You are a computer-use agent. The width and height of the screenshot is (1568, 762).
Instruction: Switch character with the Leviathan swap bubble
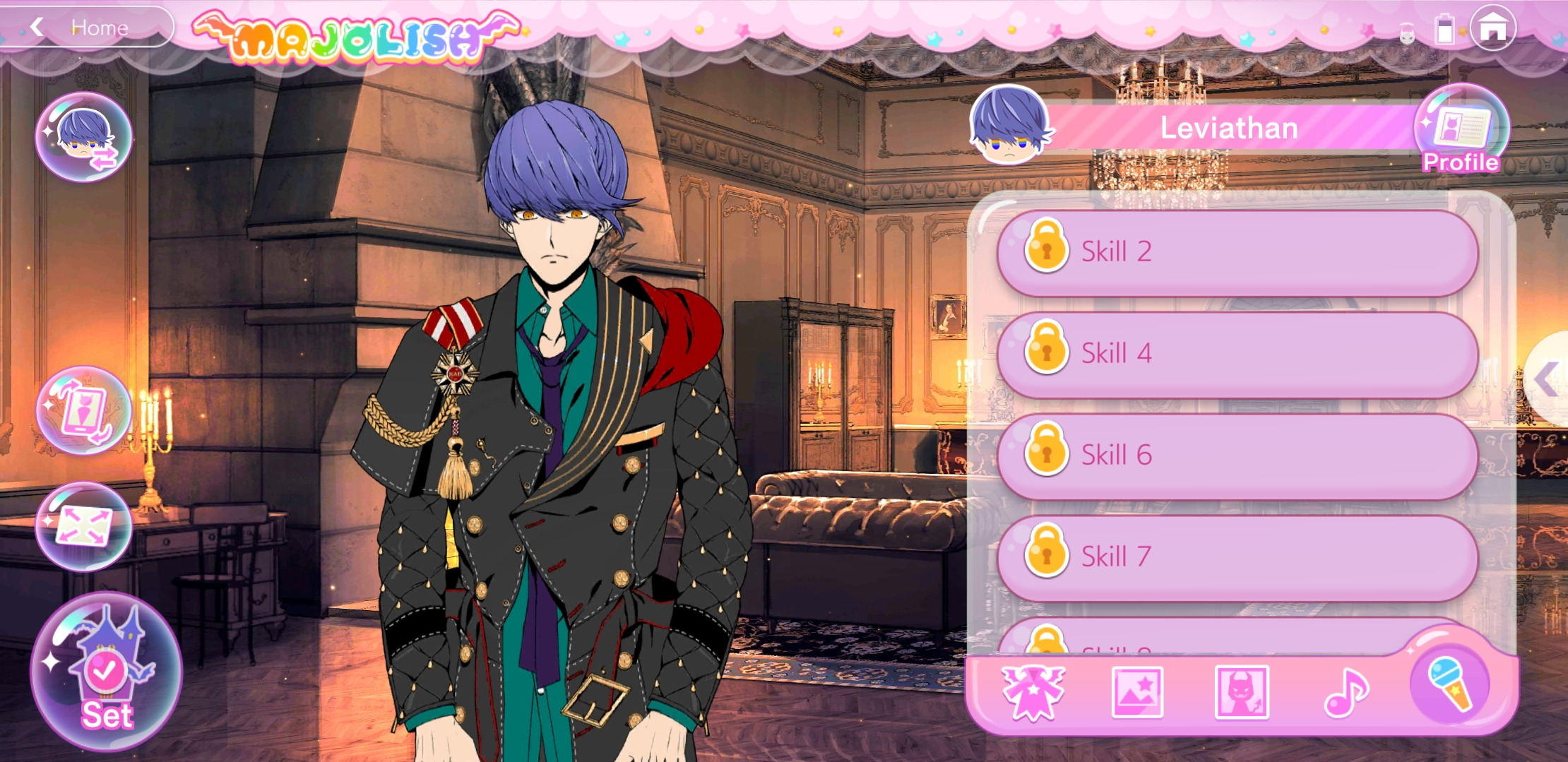point(83,137)
